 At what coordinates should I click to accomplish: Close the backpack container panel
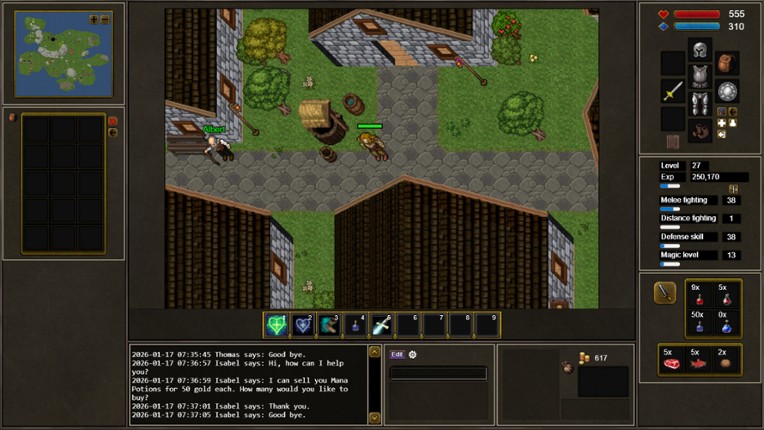112,121
